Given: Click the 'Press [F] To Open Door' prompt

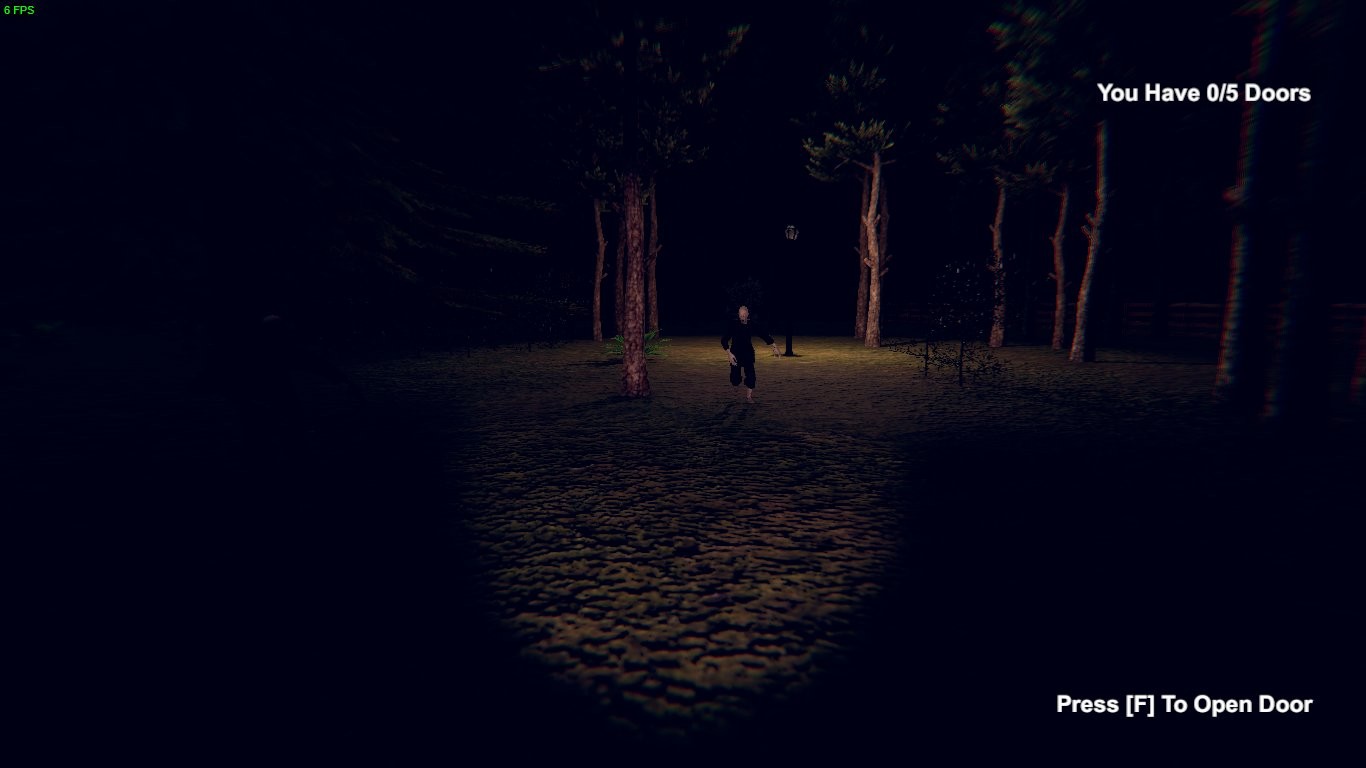Looking at the screenshot, I should pos(1184,704).
